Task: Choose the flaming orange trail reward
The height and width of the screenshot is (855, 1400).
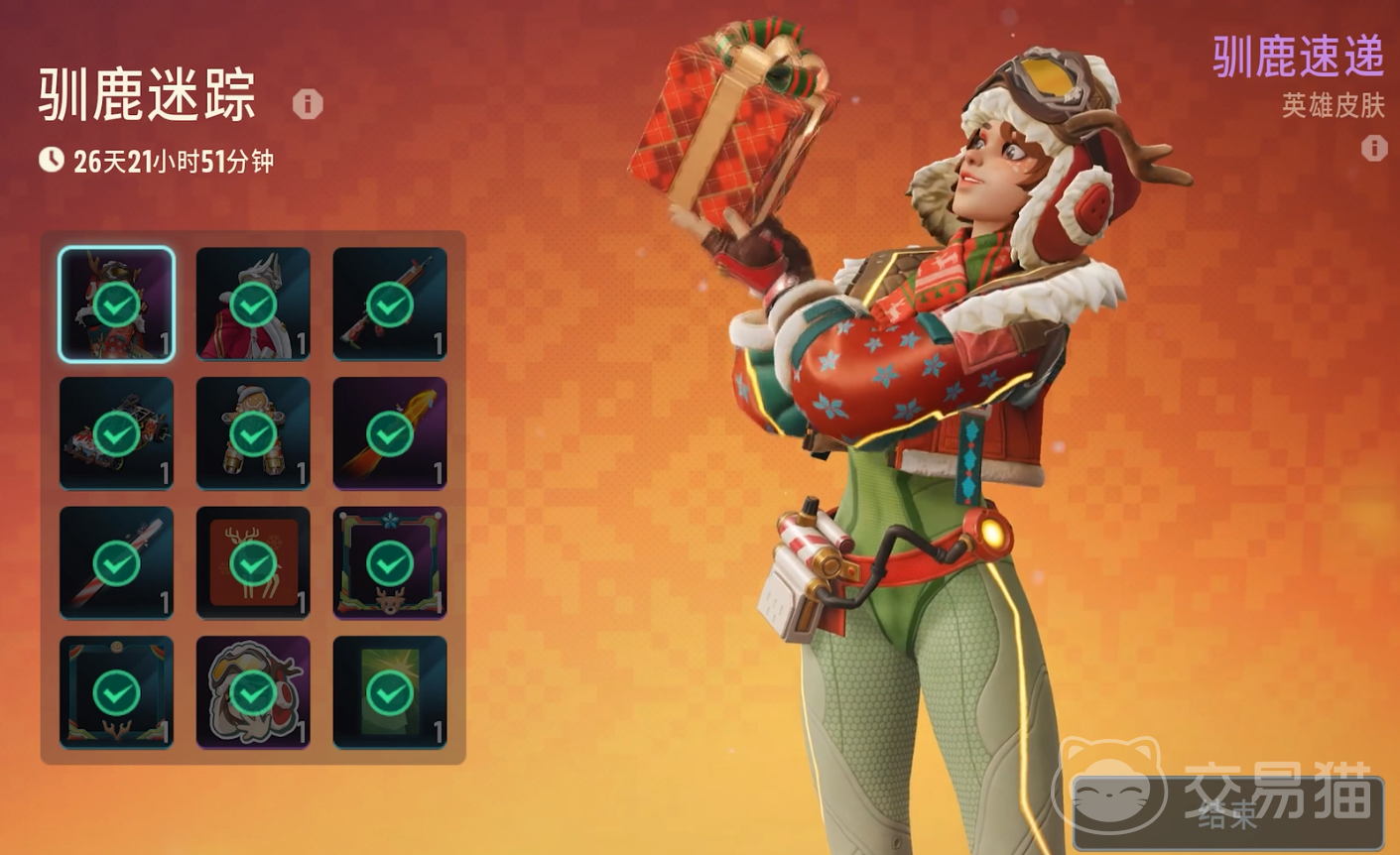Action: tap(390, 433)
